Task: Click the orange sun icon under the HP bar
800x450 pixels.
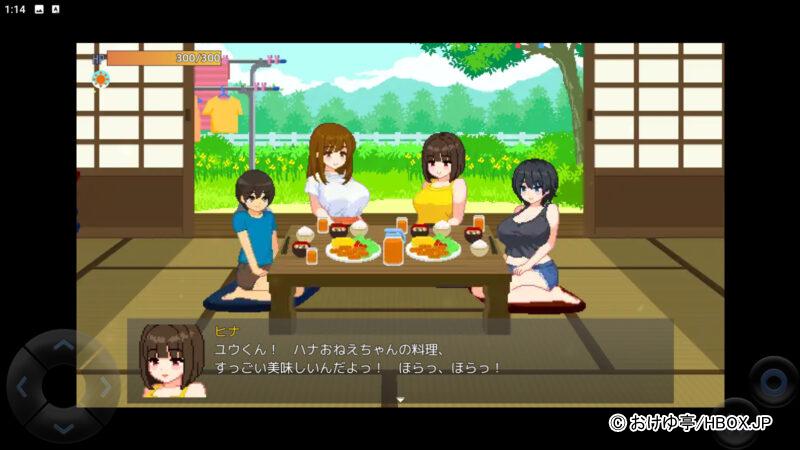Action: coord(99,78)
